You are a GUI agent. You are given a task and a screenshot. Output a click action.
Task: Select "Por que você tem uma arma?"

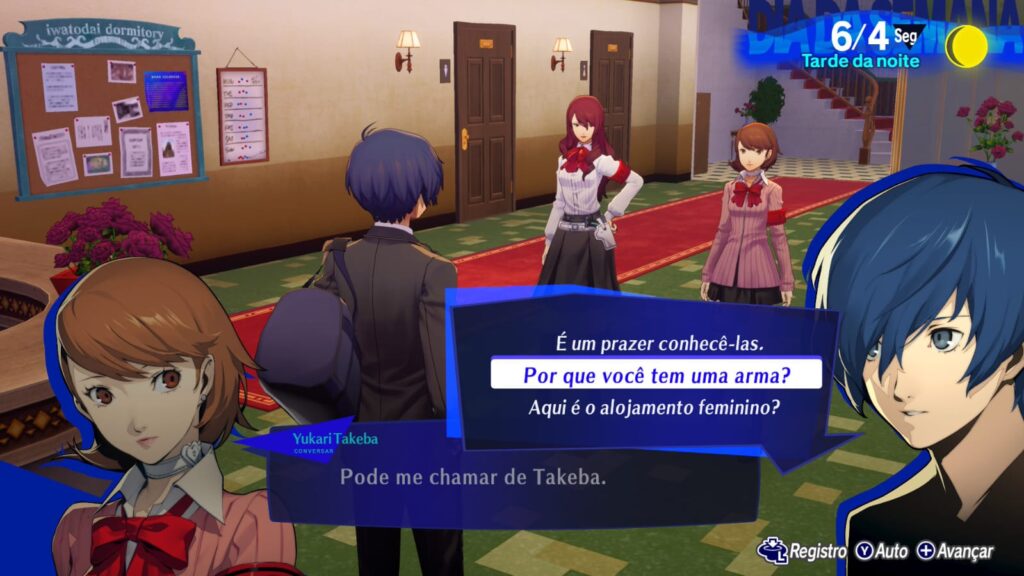(x=655, y=375)
